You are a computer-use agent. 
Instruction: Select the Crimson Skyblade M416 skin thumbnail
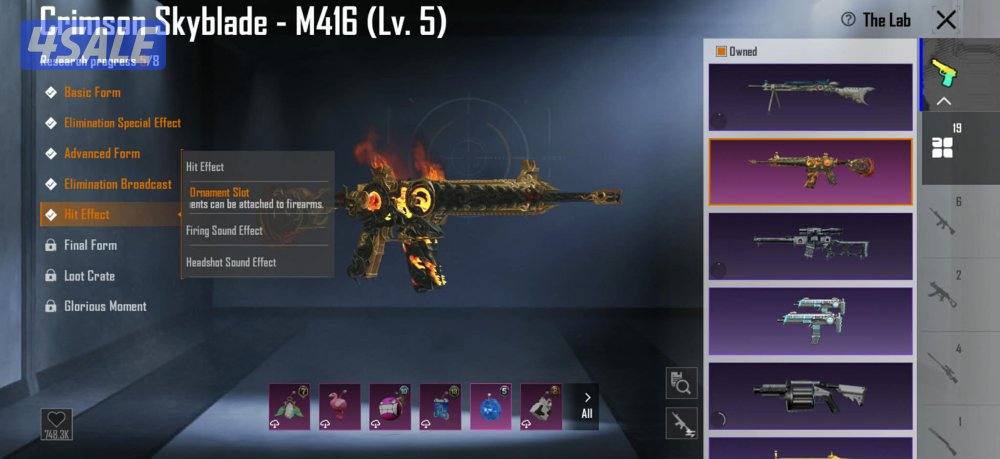[x=810, y=171]
